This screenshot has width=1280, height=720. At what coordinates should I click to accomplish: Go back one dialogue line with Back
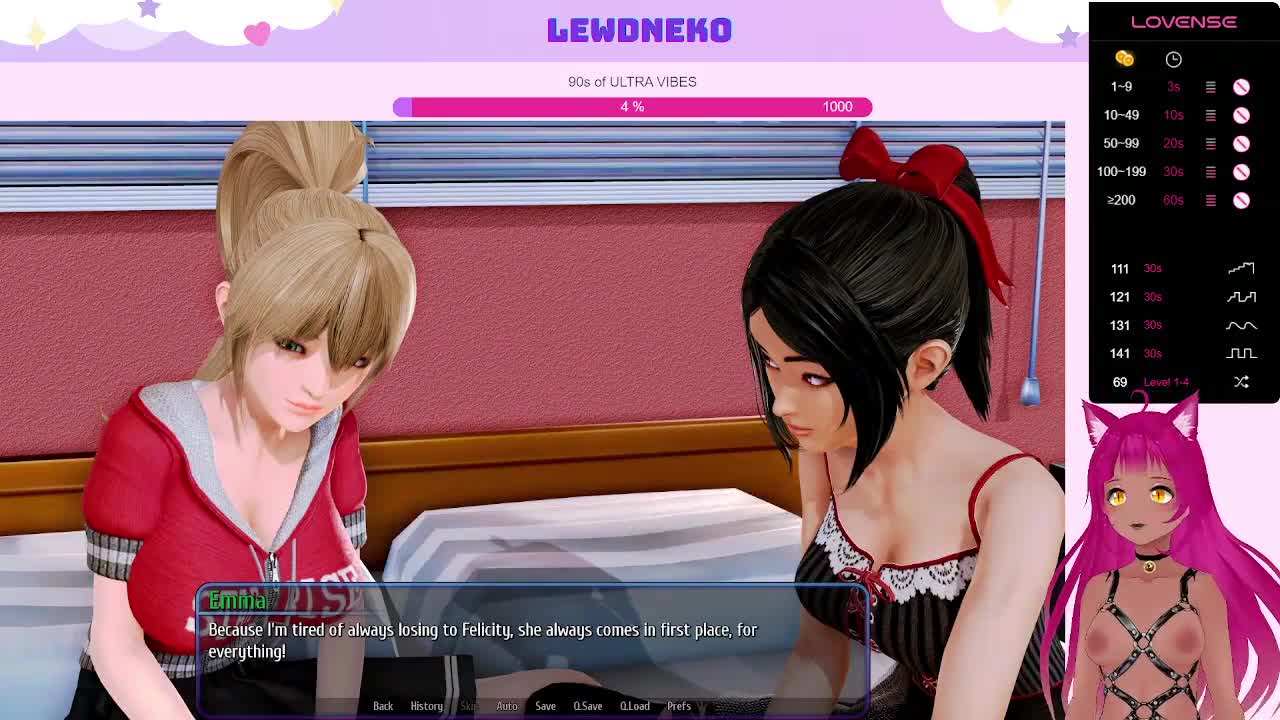tap(383, 706)
